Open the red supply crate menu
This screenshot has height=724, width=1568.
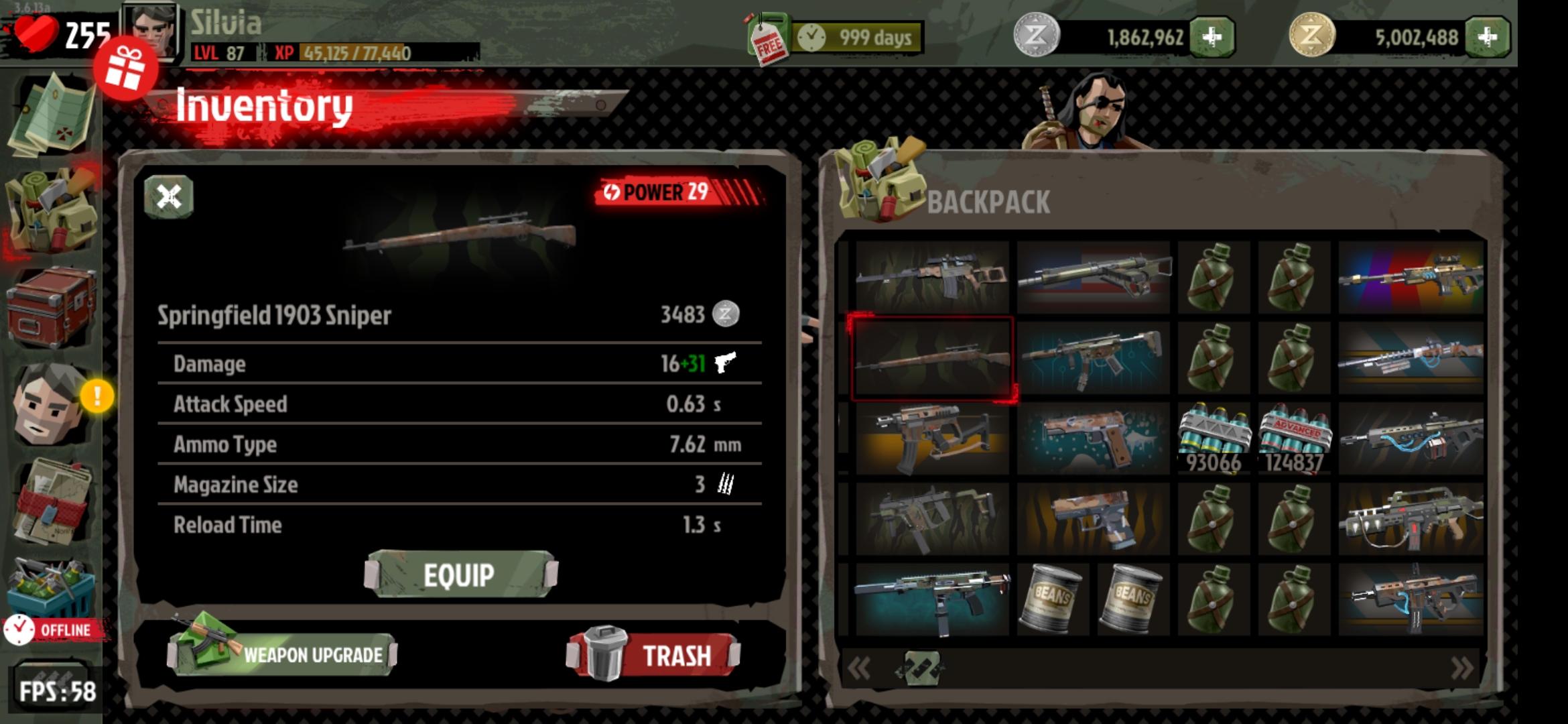(51, 307)
